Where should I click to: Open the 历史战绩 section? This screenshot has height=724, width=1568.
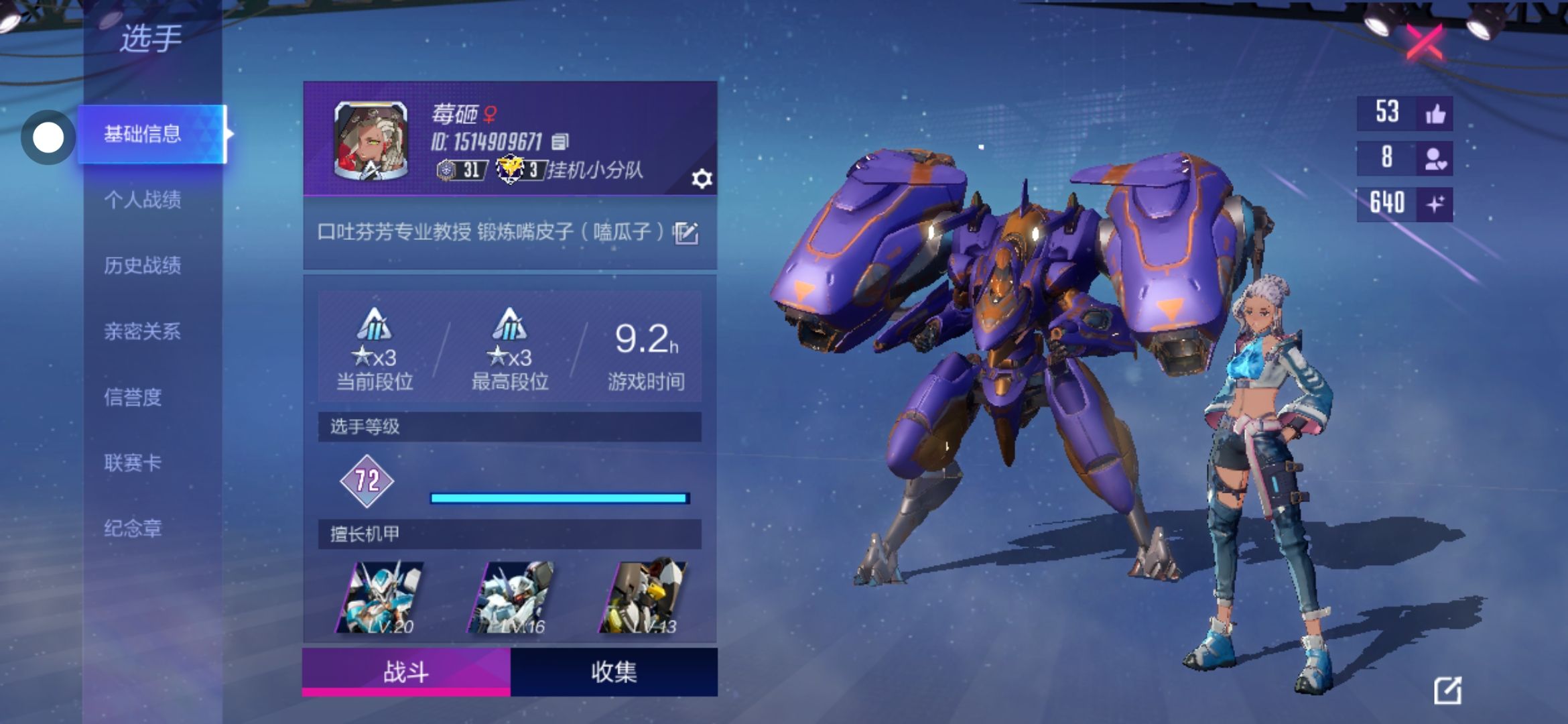coord(142,265)
